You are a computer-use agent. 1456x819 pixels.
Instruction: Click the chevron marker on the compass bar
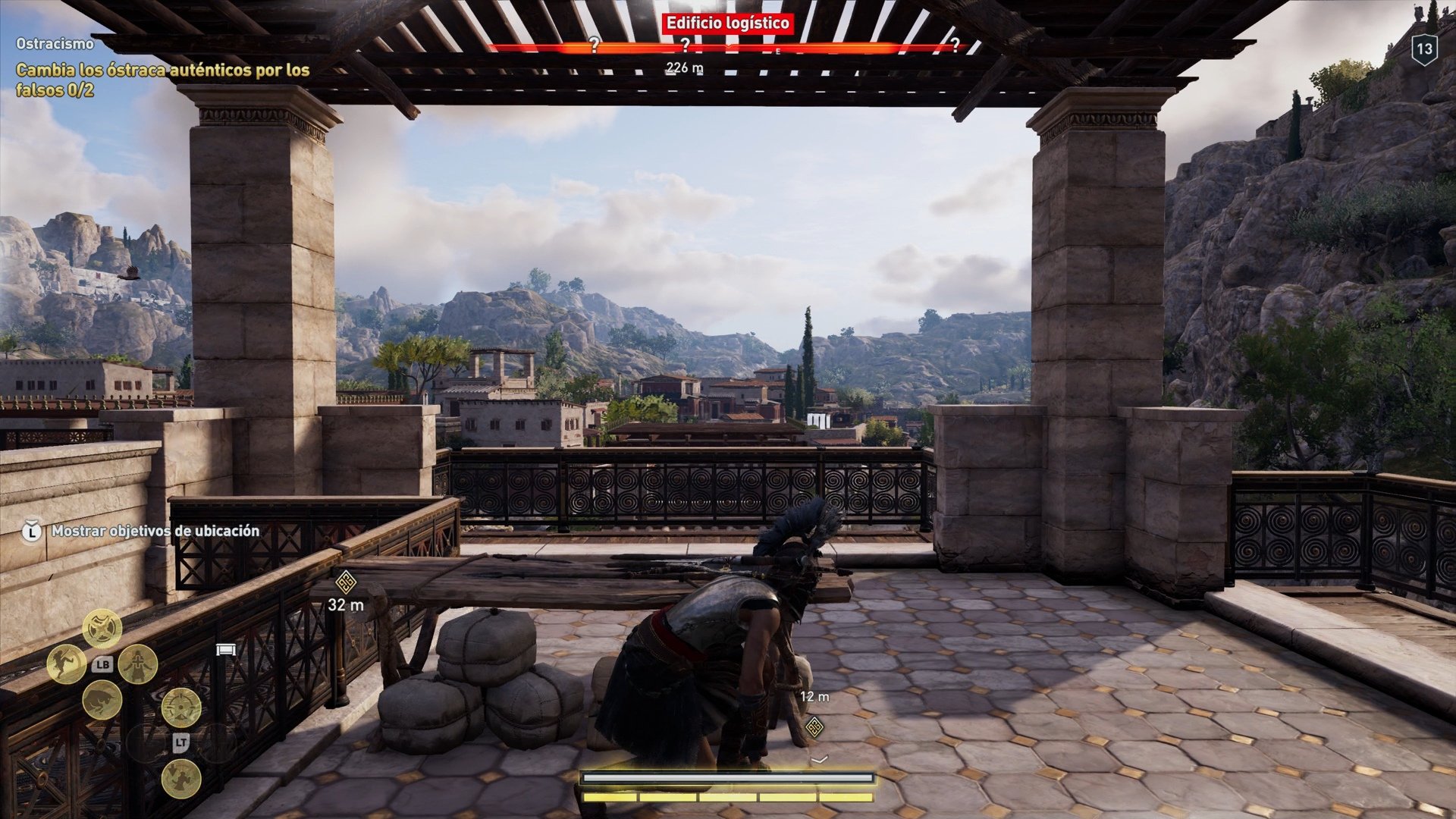click(x=729, y=46)
